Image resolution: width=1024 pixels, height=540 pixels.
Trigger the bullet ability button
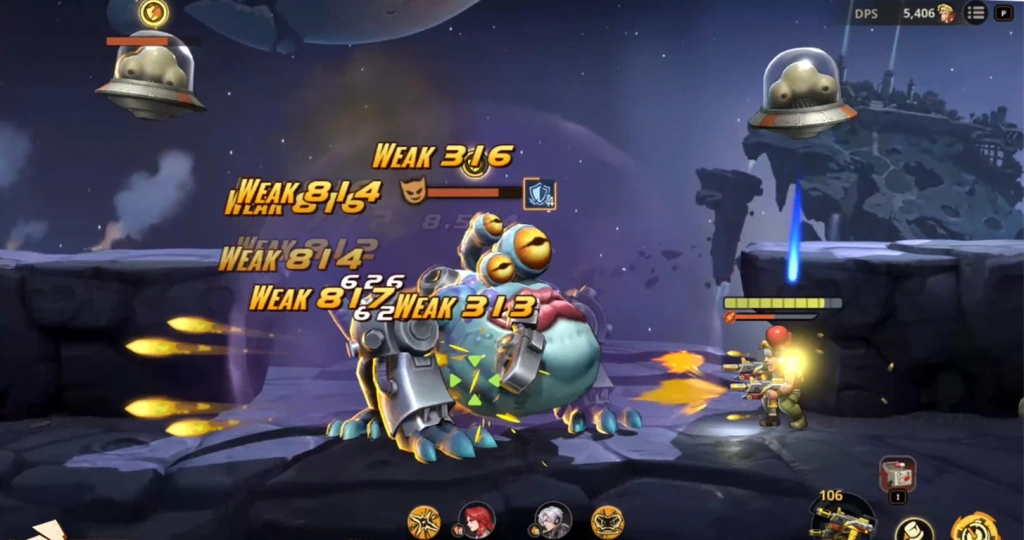[913, 528]
